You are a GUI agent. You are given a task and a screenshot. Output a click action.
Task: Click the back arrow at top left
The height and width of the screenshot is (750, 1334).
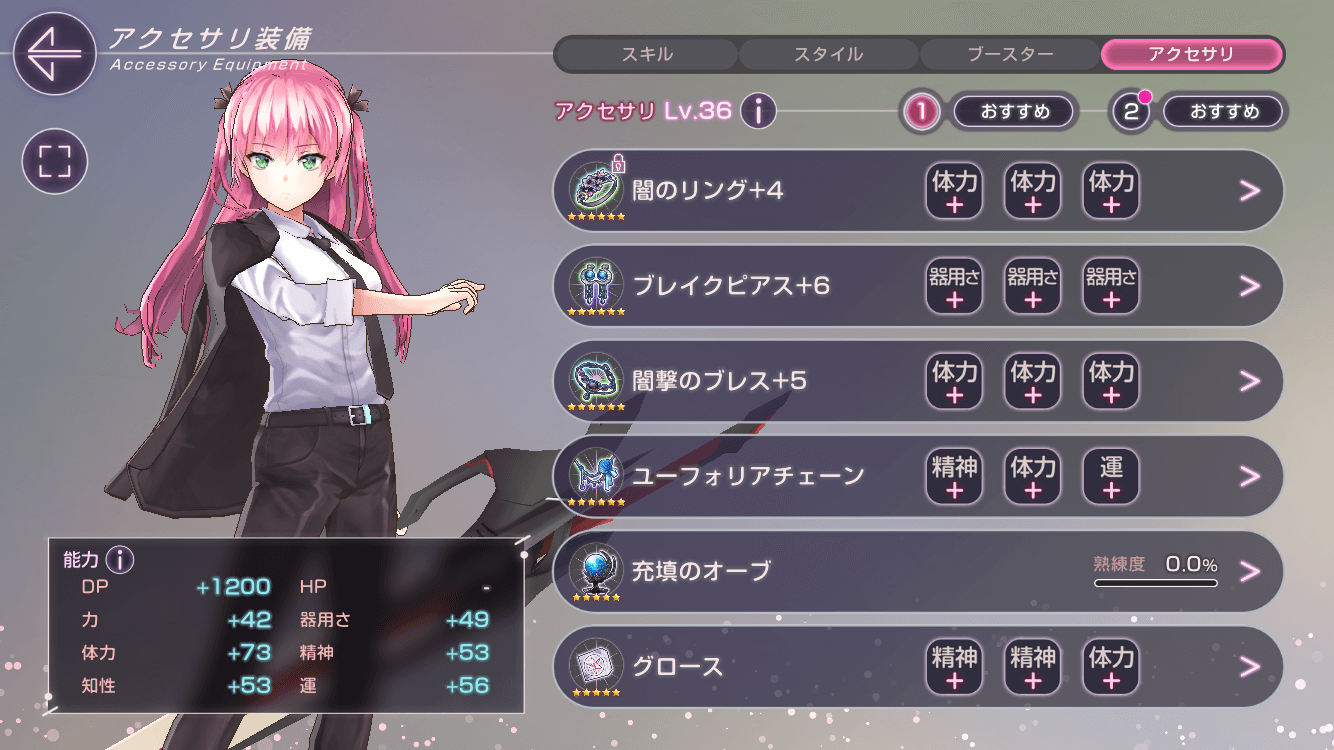[55, 53]
